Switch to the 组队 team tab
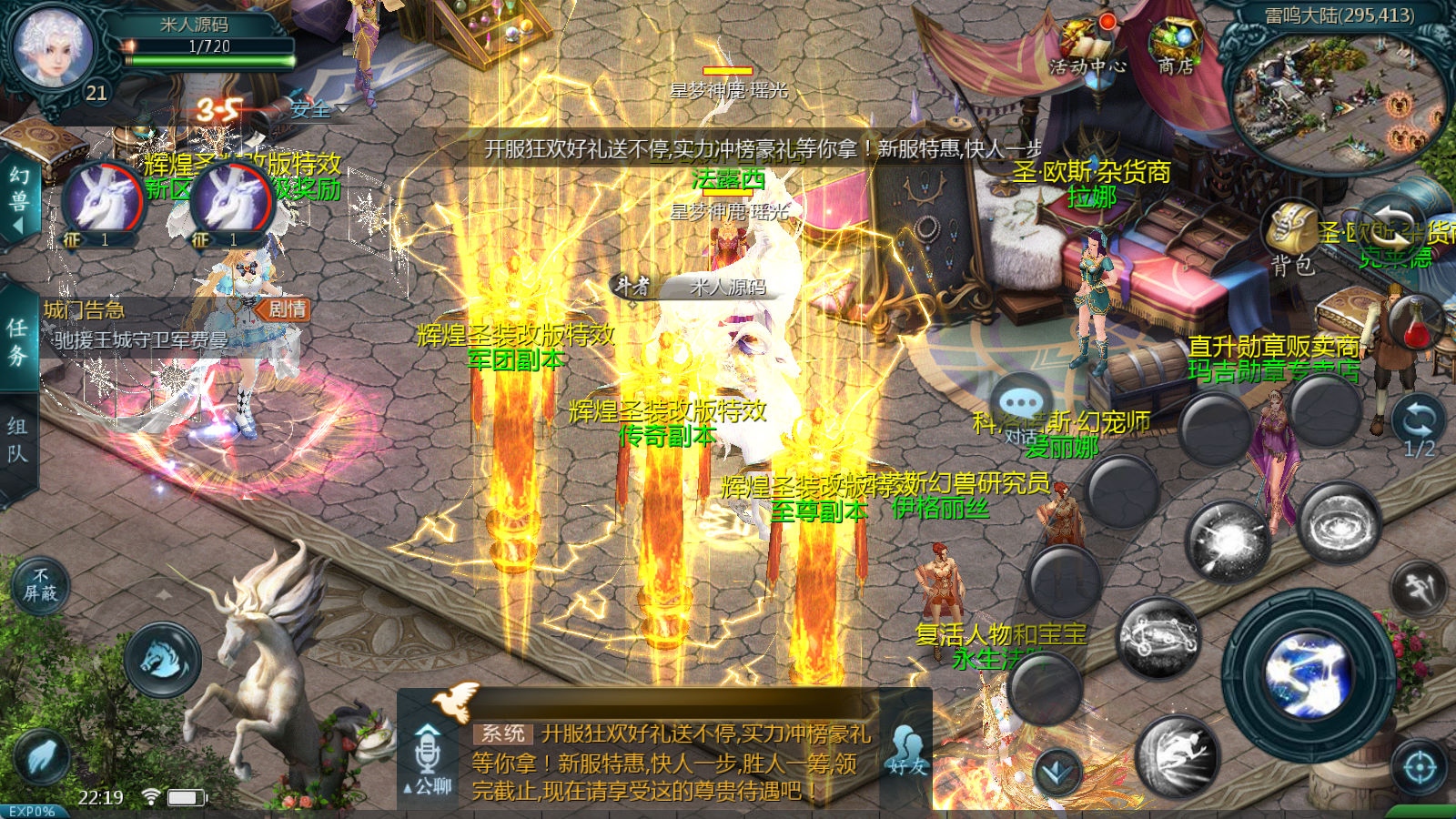The image size is (1456, 819). 18,440
